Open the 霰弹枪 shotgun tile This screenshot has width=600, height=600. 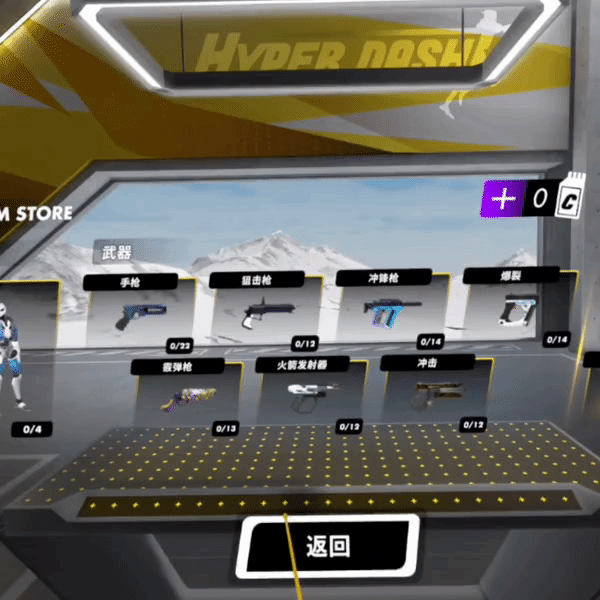pos(187,396)
